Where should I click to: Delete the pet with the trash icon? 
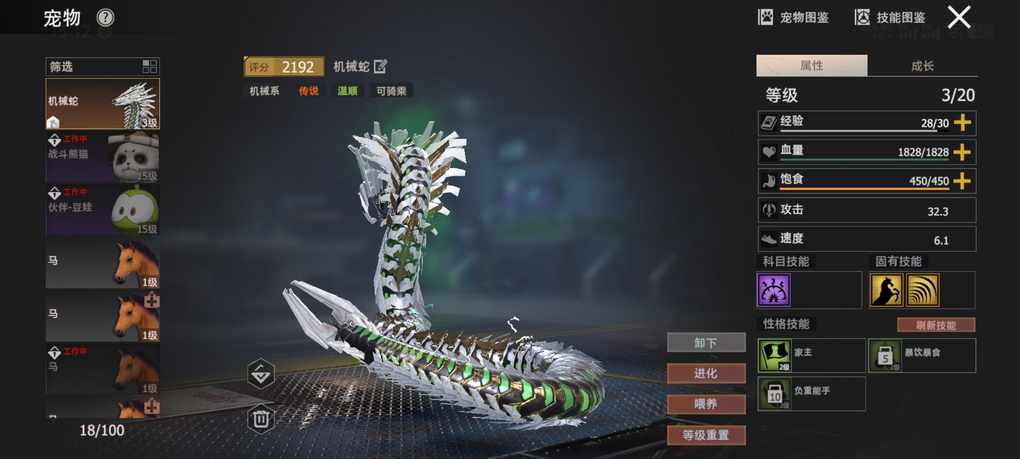point(261,418)
